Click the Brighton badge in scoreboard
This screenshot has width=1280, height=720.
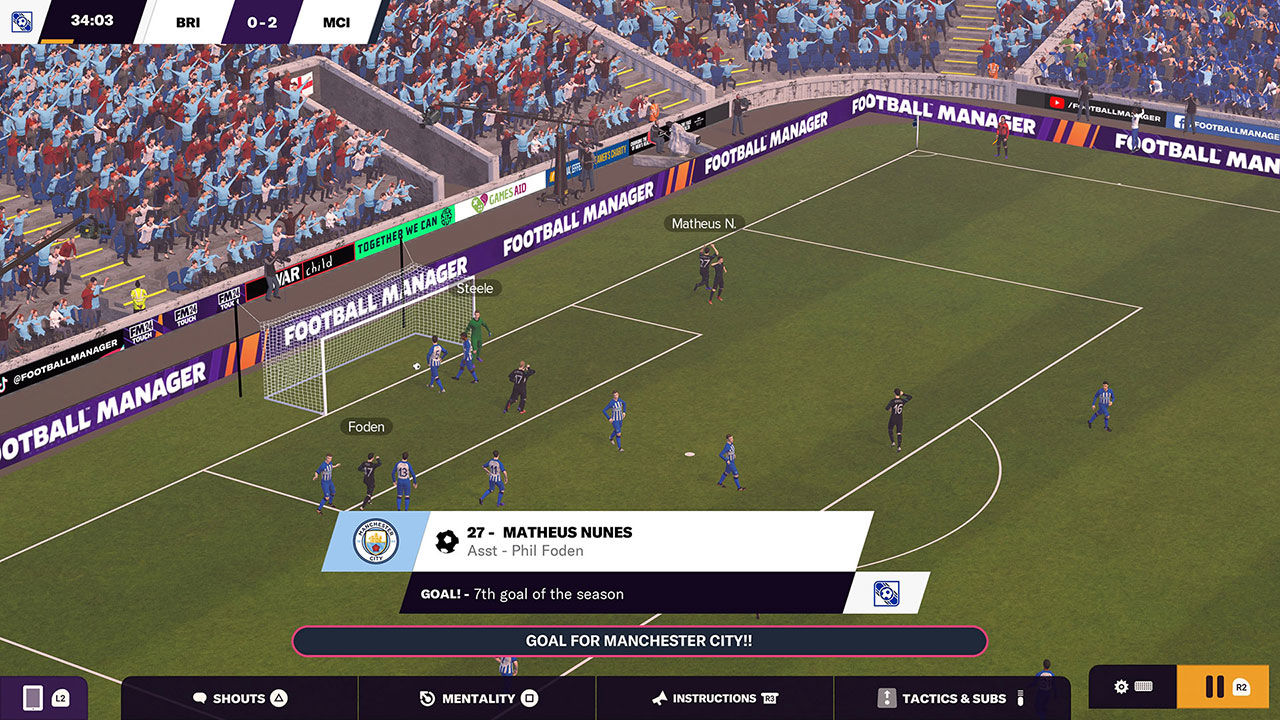pos(19,21)
